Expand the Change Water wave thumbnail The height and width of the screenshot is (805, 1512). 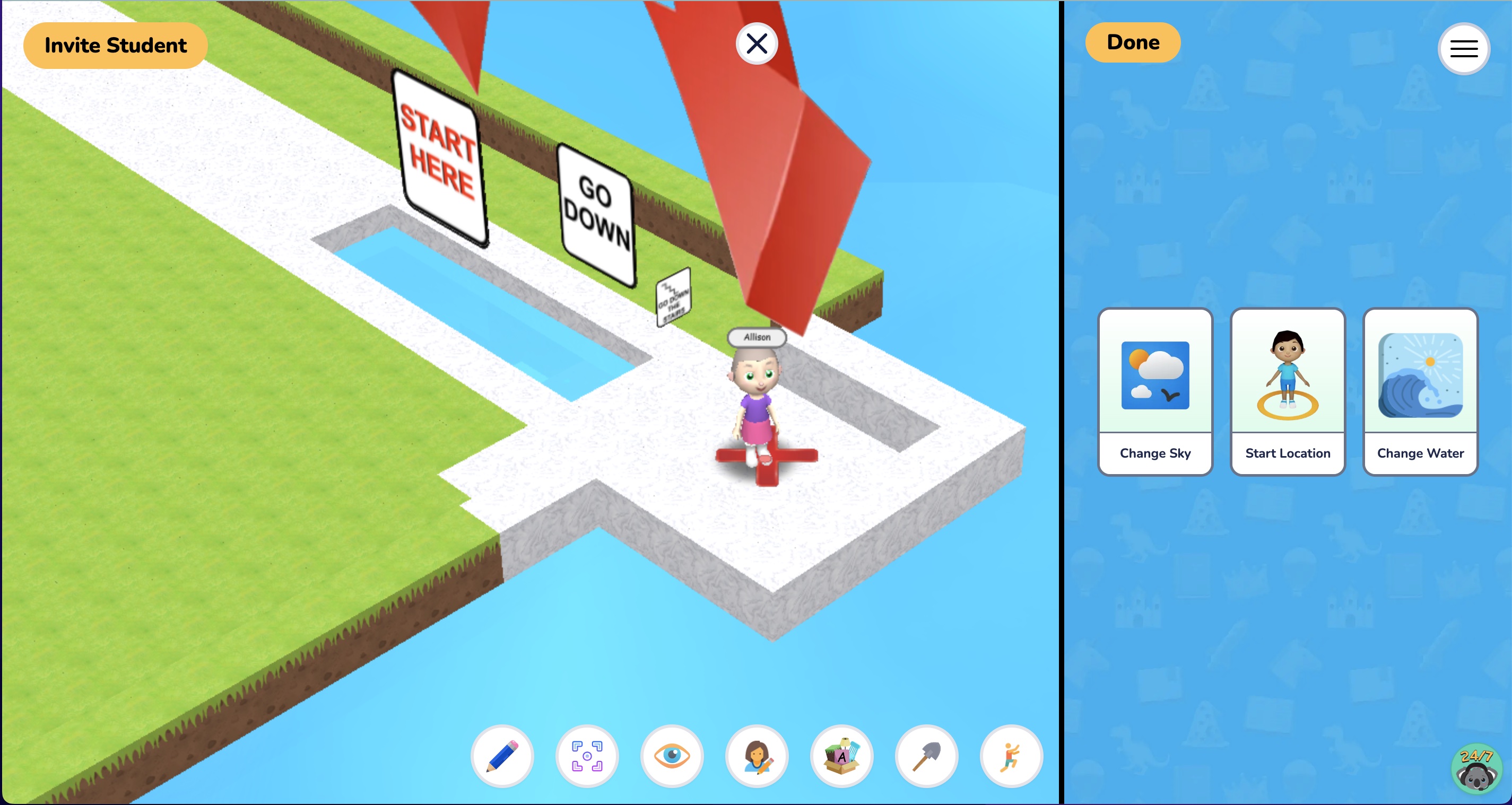[1420, 375]
